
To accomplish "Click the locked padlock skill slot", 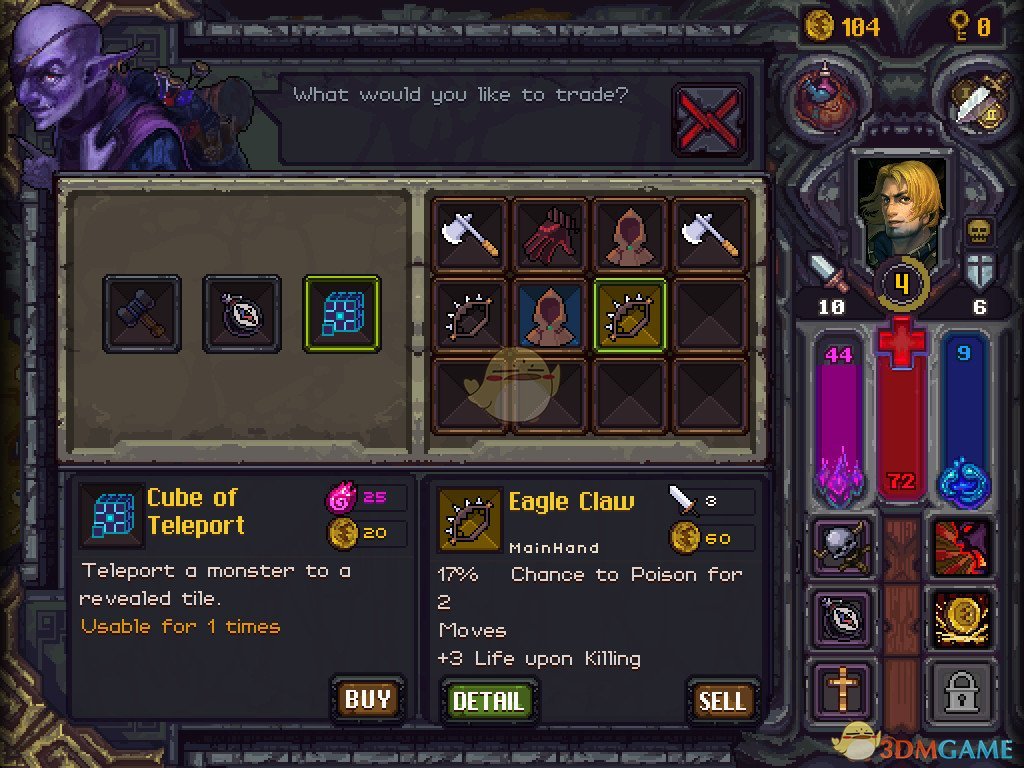I will pos(962,689).
